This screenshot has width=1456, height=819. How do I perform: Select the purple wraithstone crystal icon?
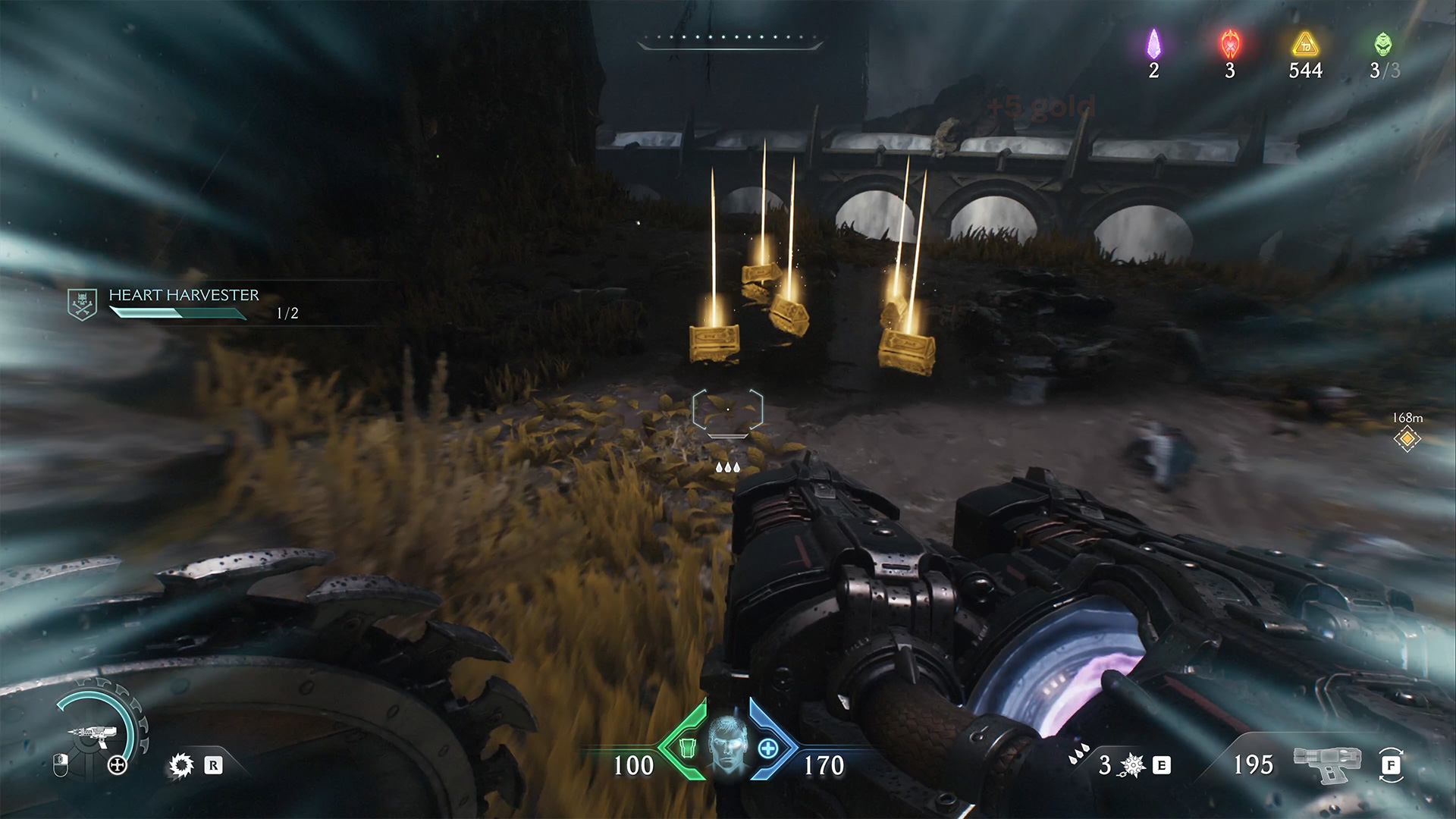click(1153, 44)
